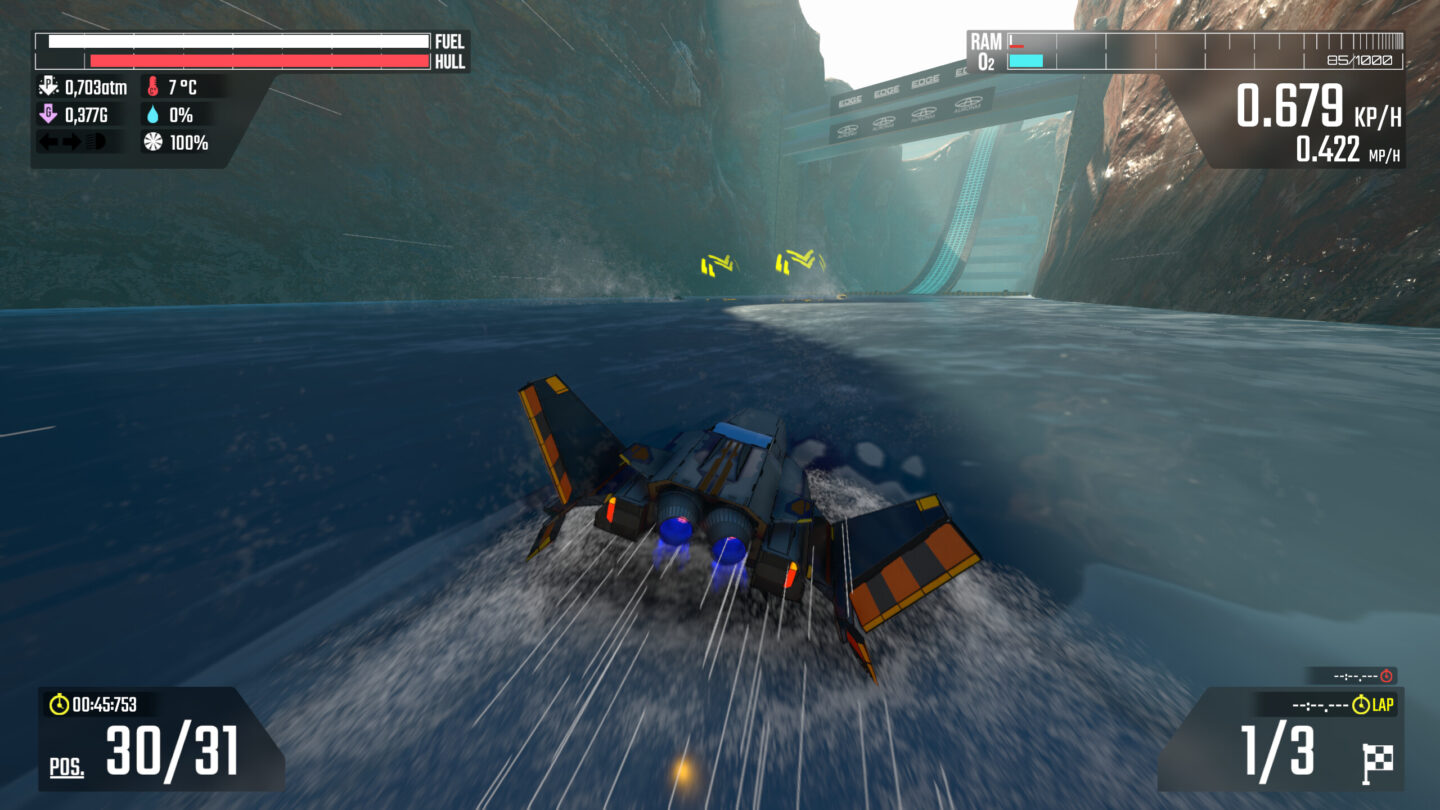
Task: Click the red thermometer icon beside 7 °C
Action: (153, 87)
